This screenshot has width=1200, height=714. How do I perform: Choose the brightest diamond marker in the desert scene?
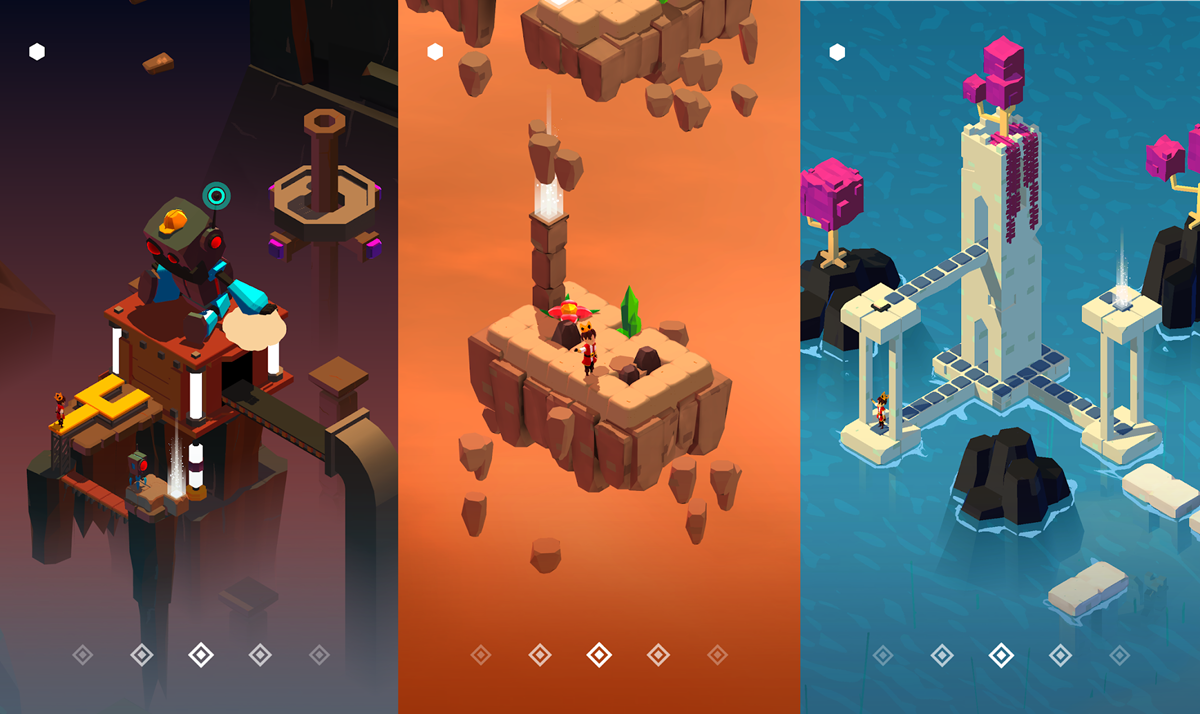[x=599, y=655]
